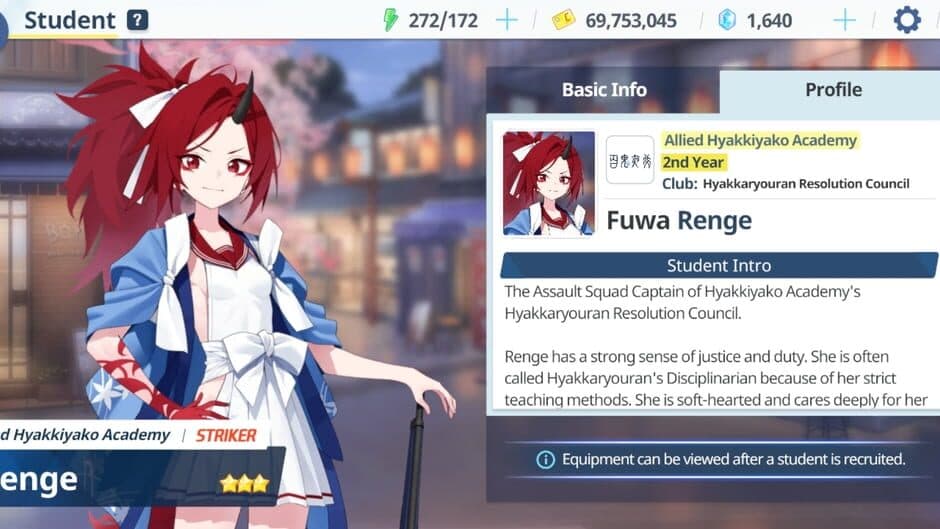Click the Allied Hyakkiyako Academy school emblem

point(630,160)
